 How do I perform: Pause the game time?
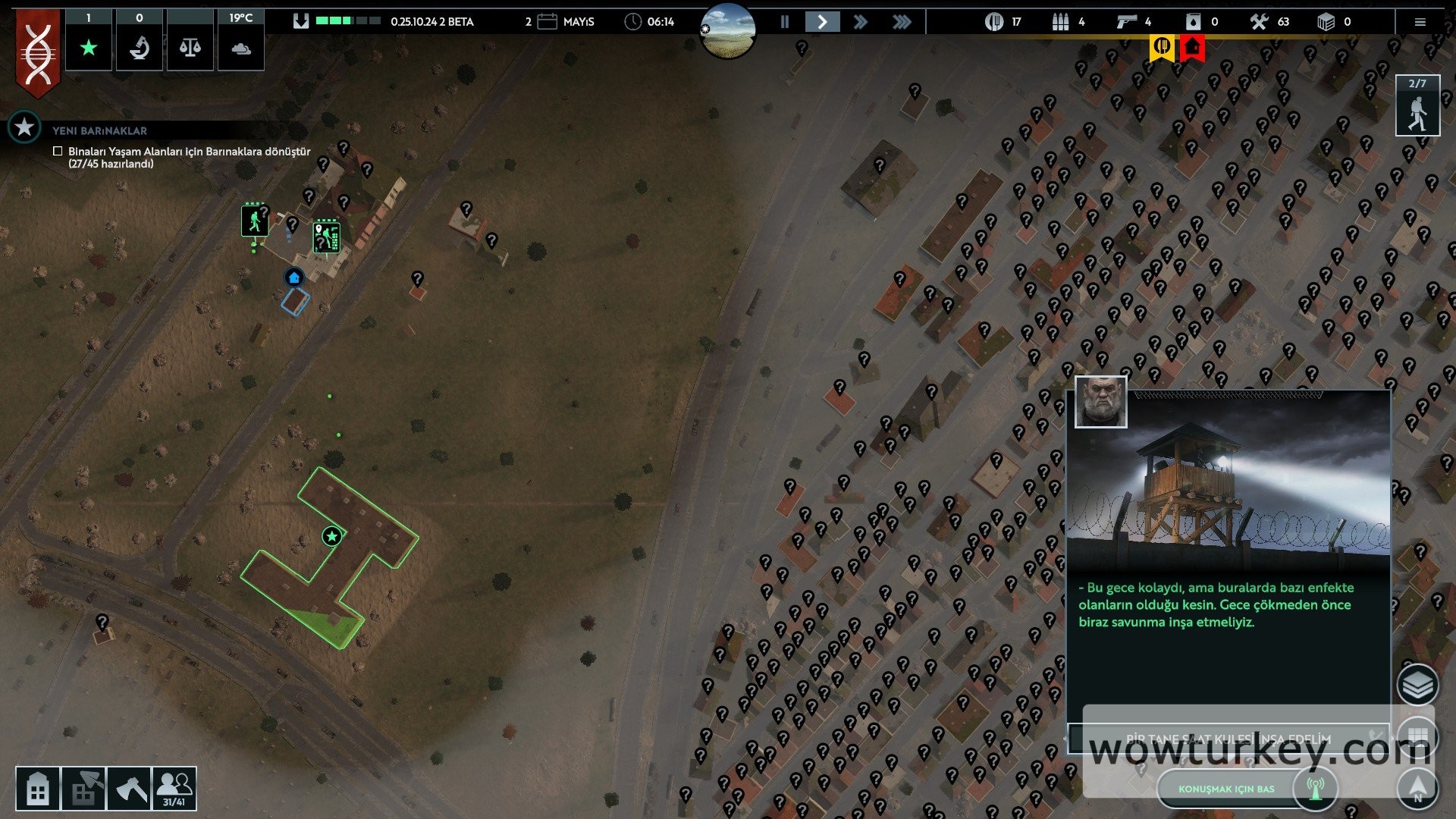pos(785,22)
